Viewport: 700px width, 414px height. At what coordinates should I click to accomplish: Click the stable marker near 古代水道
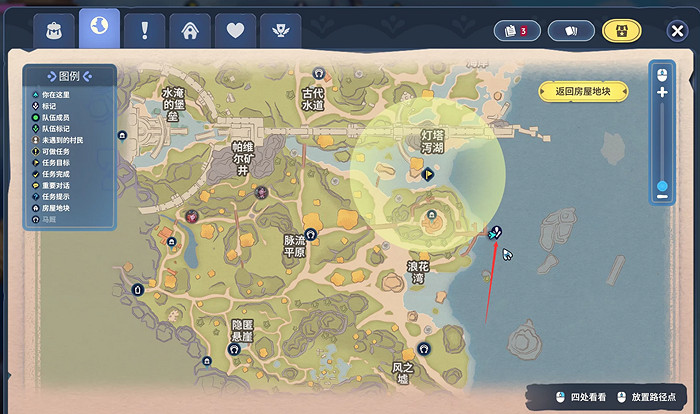[318, 73]
